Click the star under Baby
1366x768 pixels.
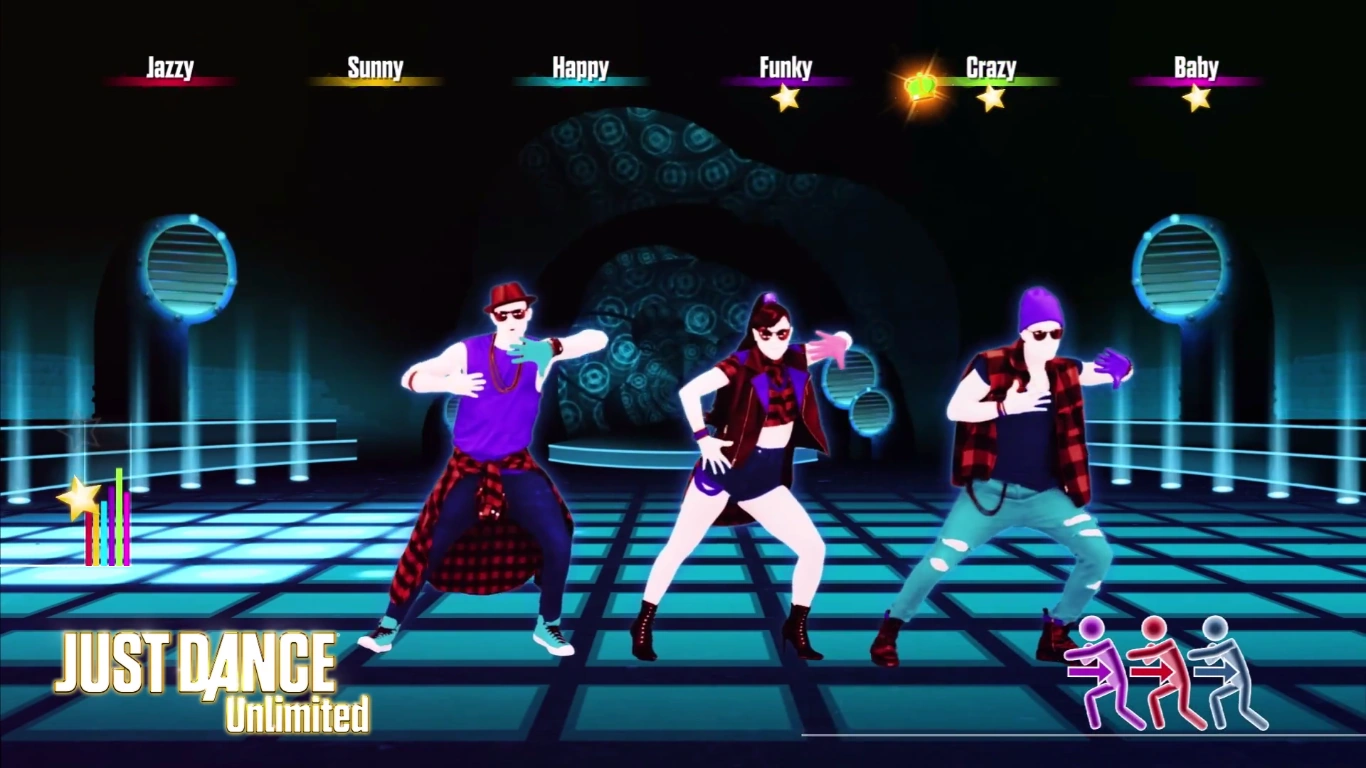pos(1197,97)
